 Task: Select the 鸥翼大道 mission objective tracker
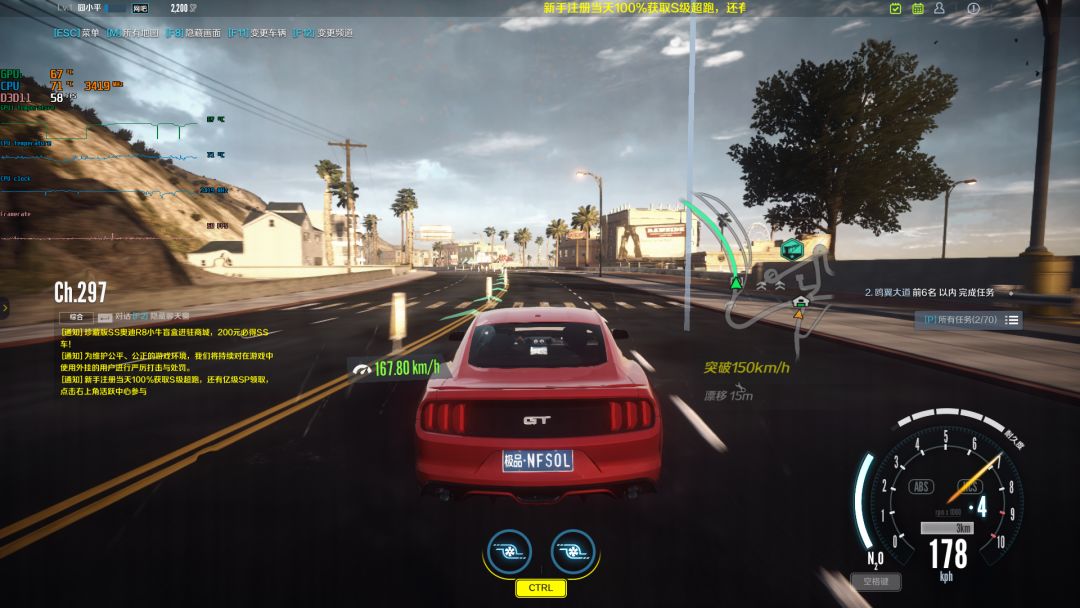930,293
